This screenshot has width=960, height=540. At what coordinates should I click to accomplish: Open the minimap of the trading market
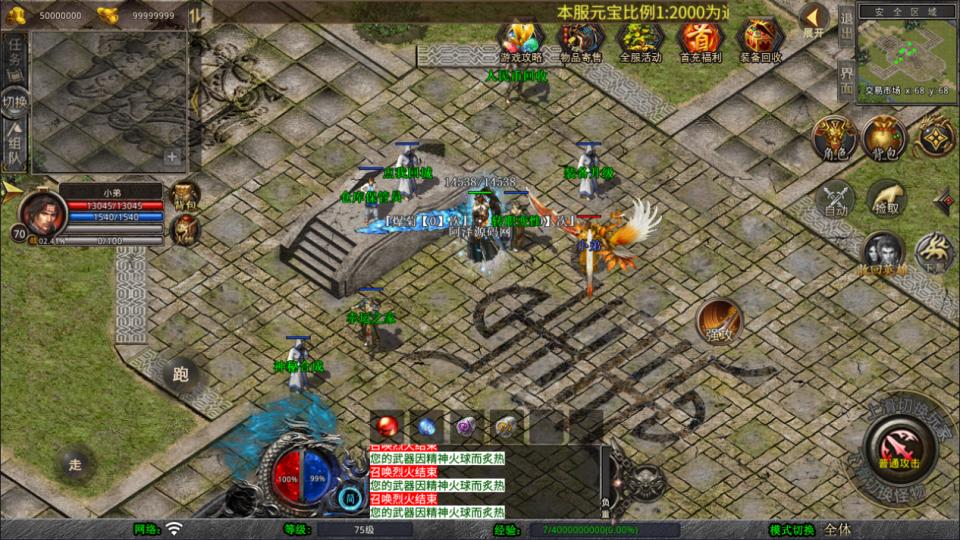click(x=906, y=50)
